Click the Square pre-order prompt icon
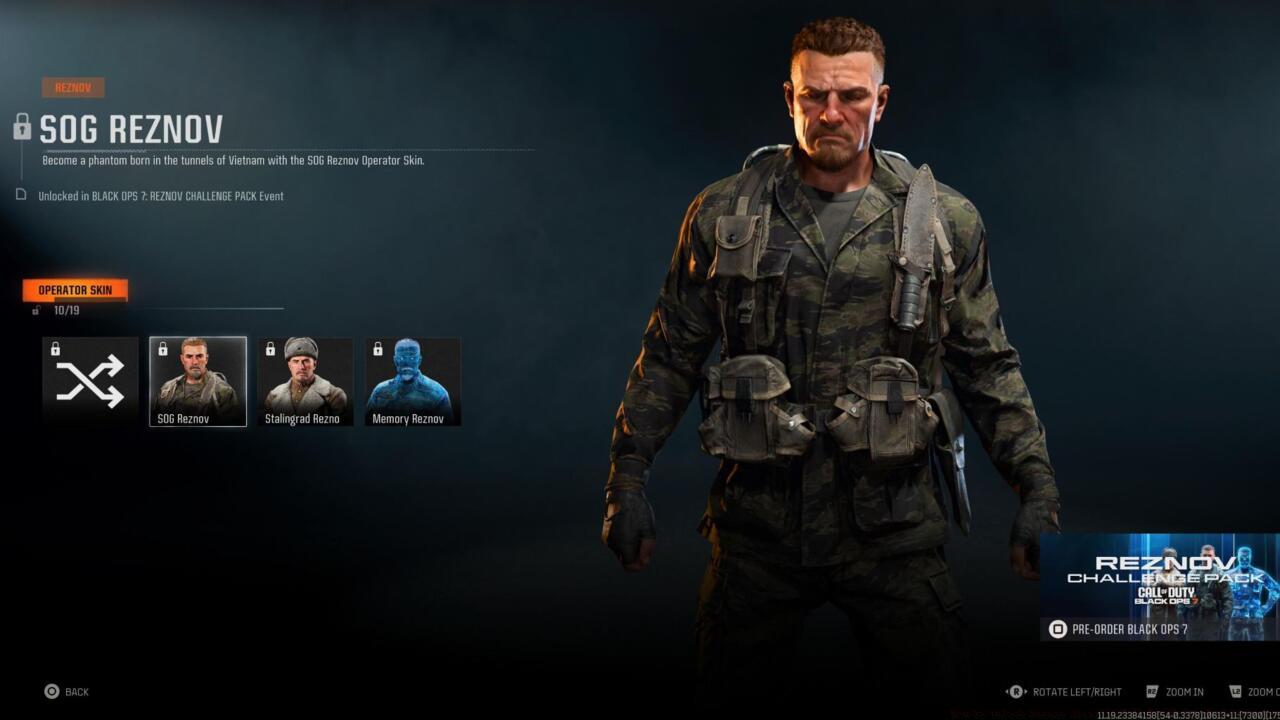This screenshot has height=720, width=1280. (1056, 629)
